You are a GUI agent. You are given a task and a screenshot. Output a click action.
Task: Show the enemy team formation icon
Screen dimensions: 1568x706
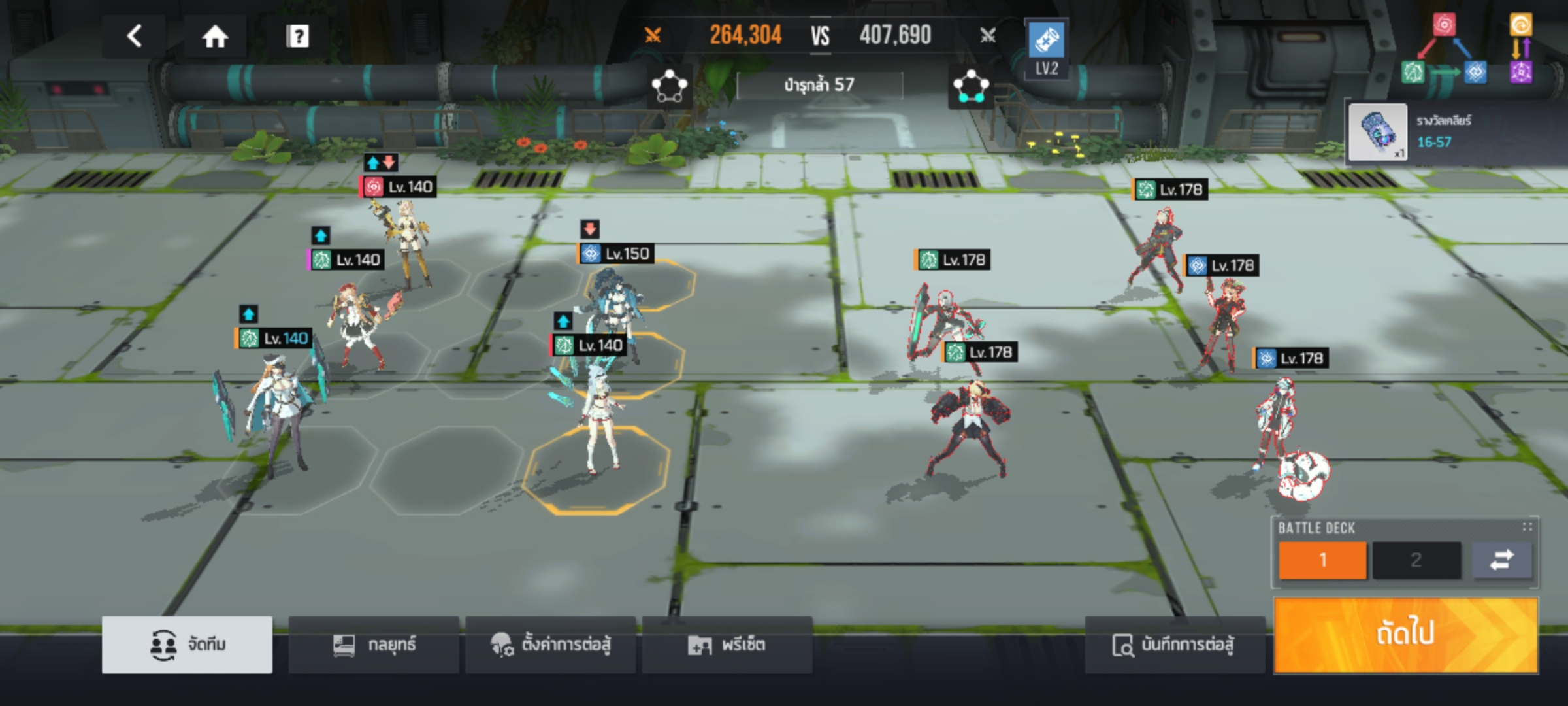(971, 86)
